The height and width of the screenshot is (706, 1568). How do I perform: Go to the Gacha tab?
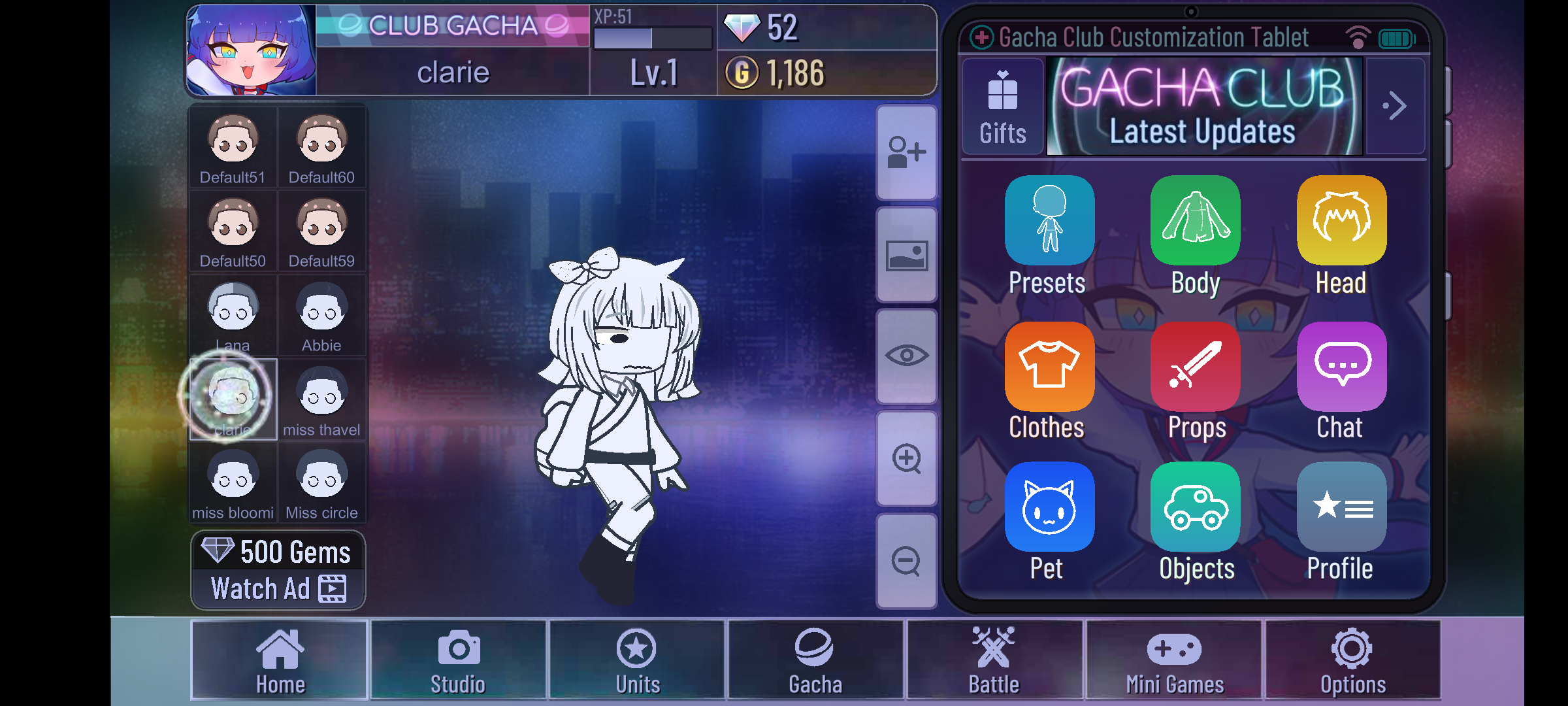click(x=815, y=660)
